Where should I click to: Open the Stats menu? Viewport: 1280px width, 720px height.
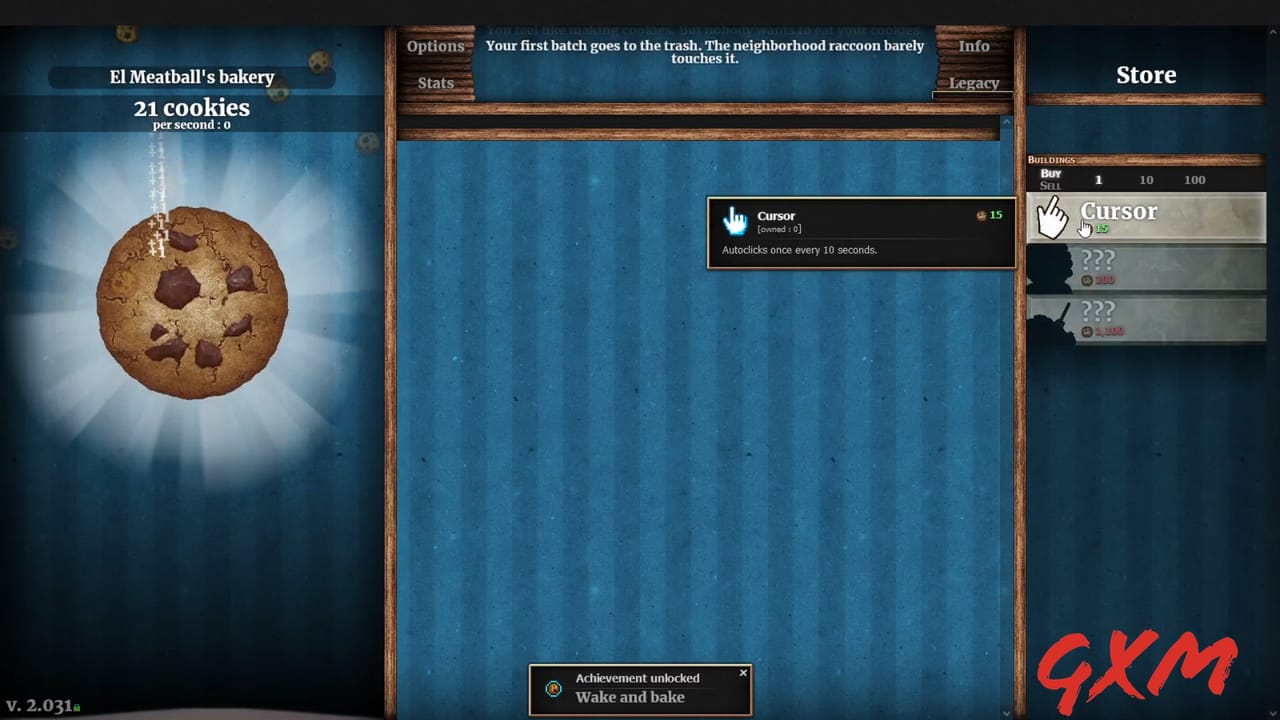(x=434, y=83)
